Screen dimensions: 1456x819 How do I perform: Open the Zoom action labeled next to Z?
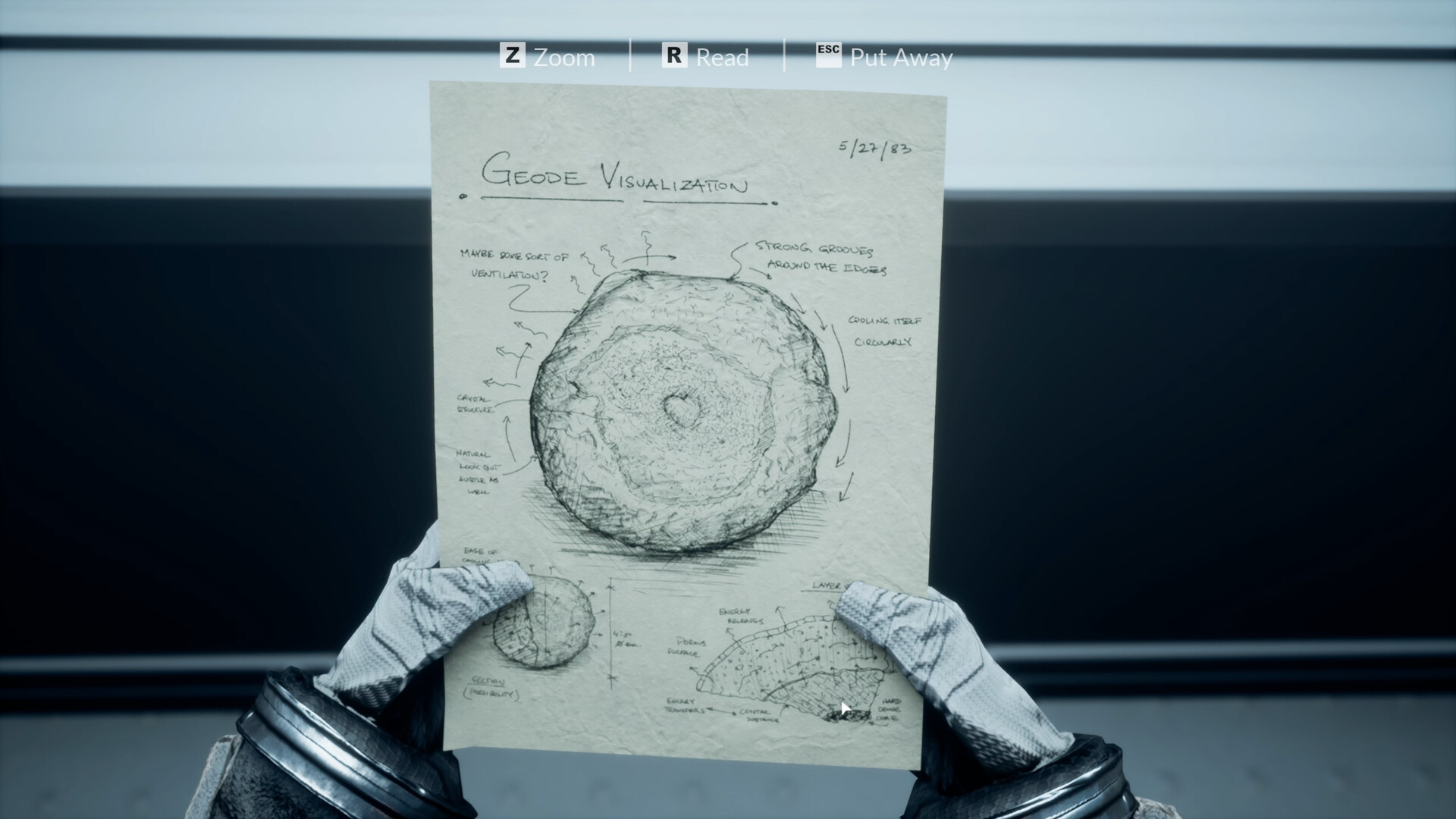pyautogui.click(x=563, y=57)
